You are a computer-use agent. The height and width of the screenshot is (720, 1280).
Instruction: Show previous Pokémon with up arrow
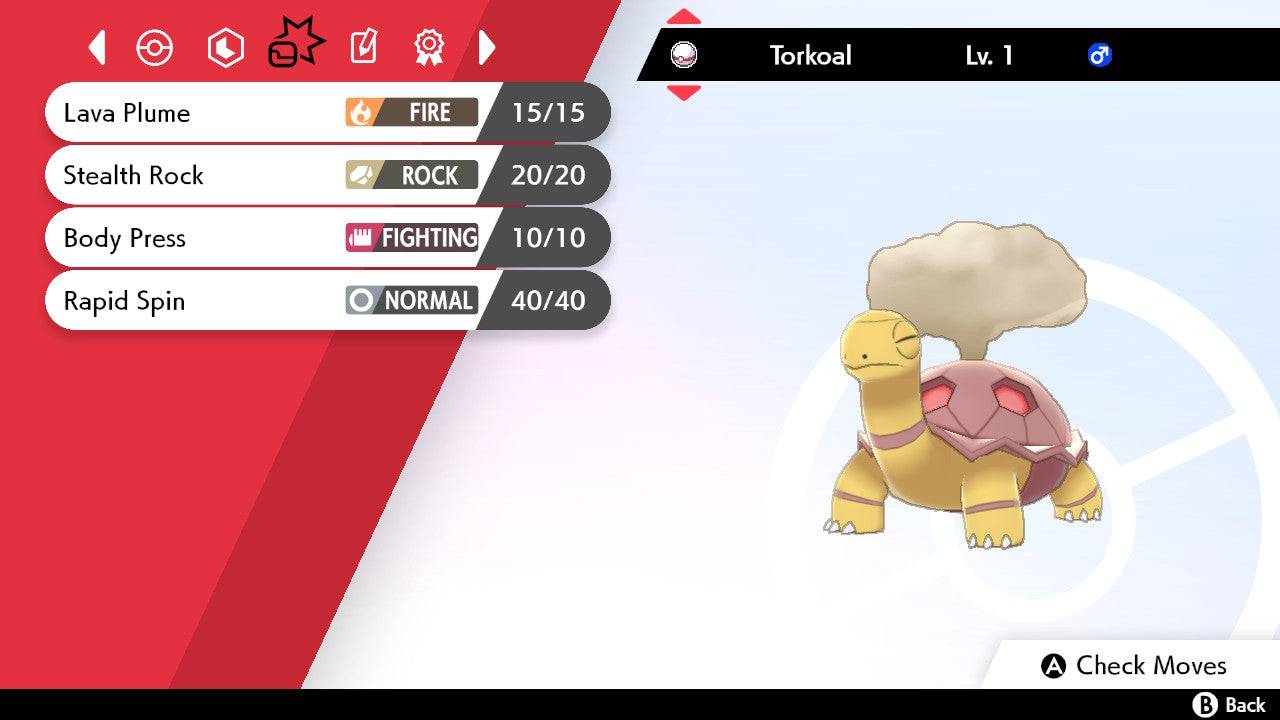pyautogui.click(x=684, y=16)
